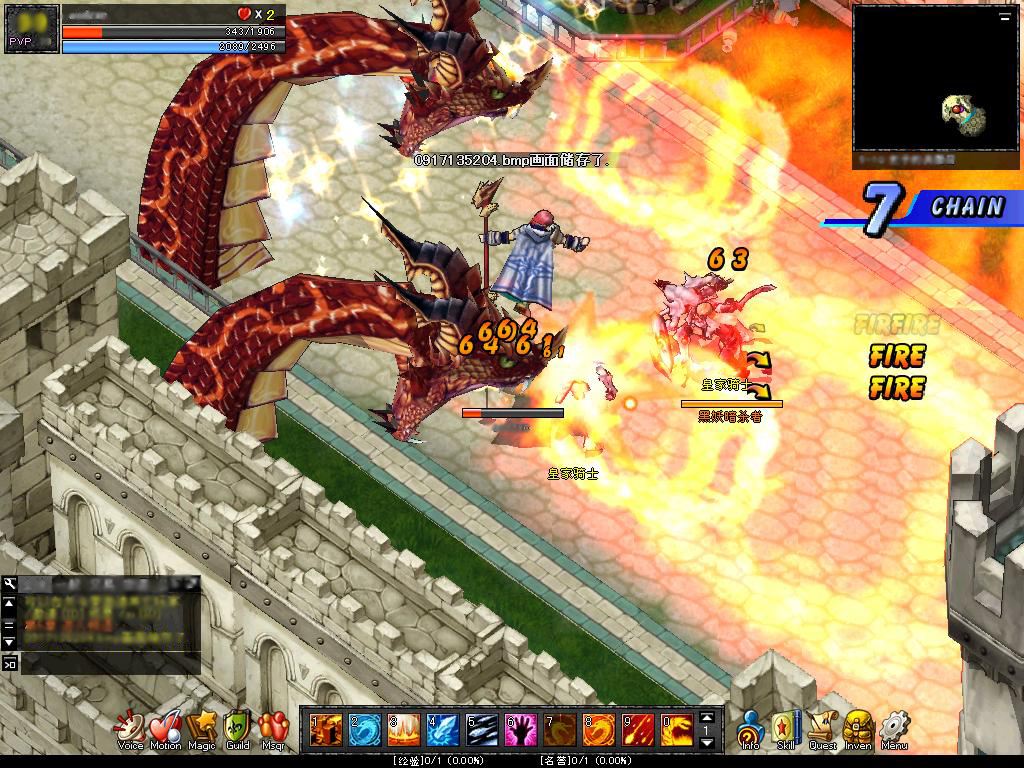1024x768 pixels.
Task: Open the Quest scroll
Action: pos(823,727)
